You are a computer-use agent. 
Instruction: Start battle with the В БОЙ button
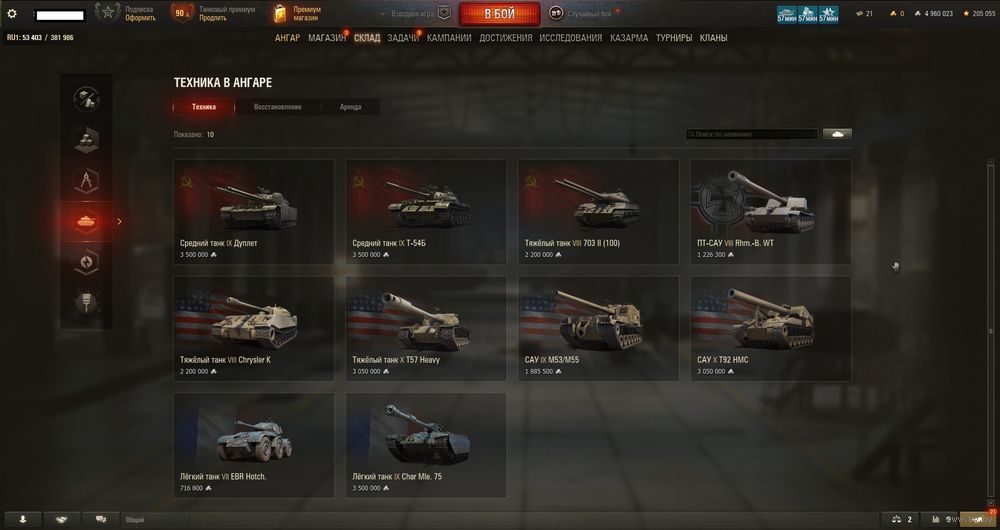click(x=499, y=14)
